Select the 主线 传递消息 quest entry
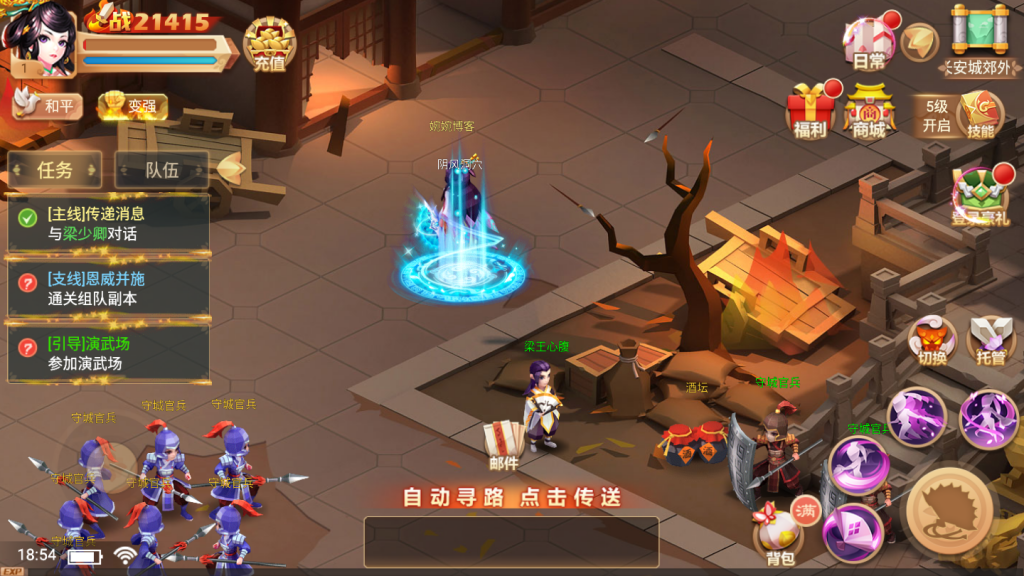 [x=108, y=223]
